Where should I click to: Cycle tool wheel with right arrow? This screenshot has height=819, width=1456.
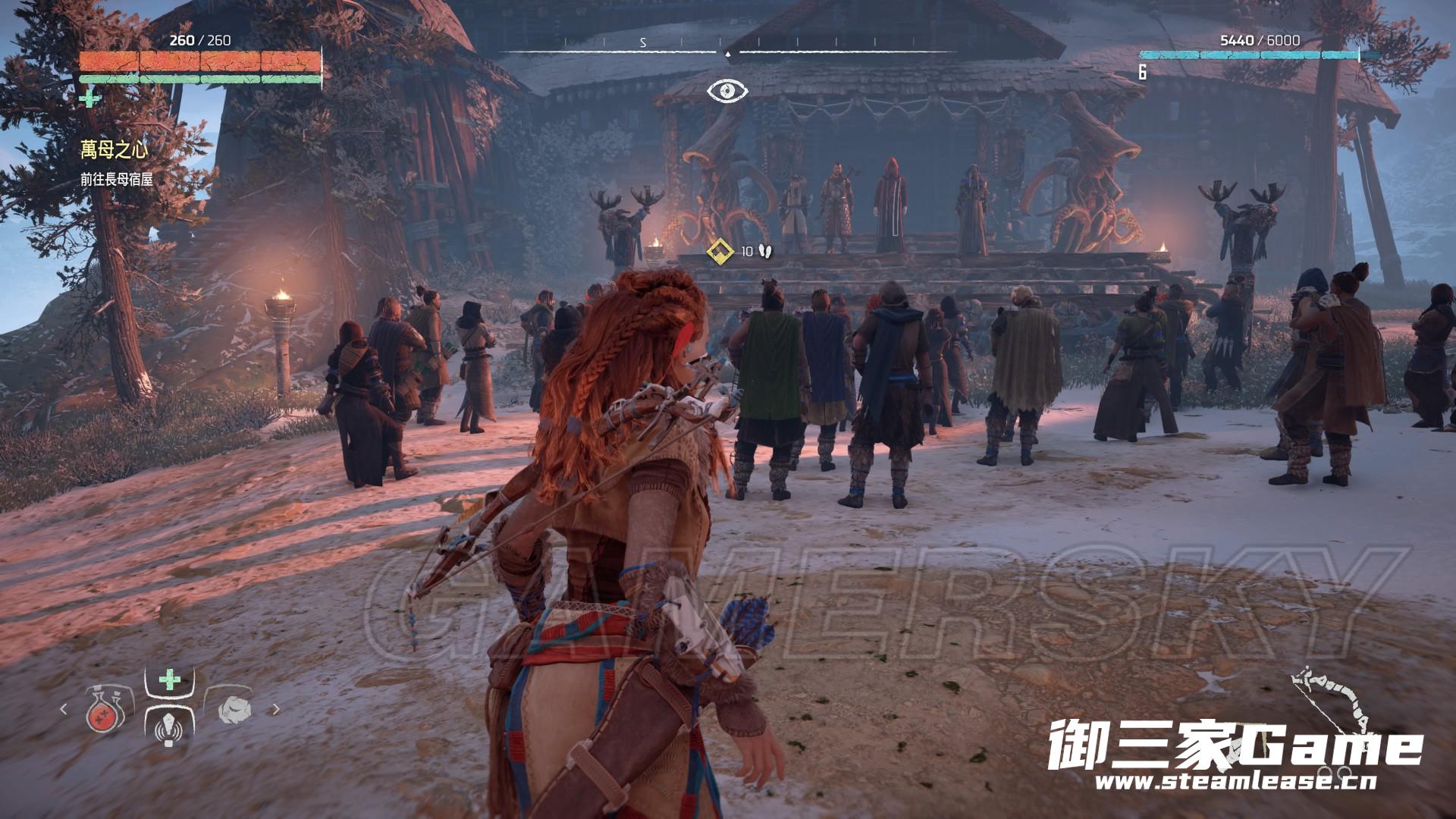[x=276, y=710]
